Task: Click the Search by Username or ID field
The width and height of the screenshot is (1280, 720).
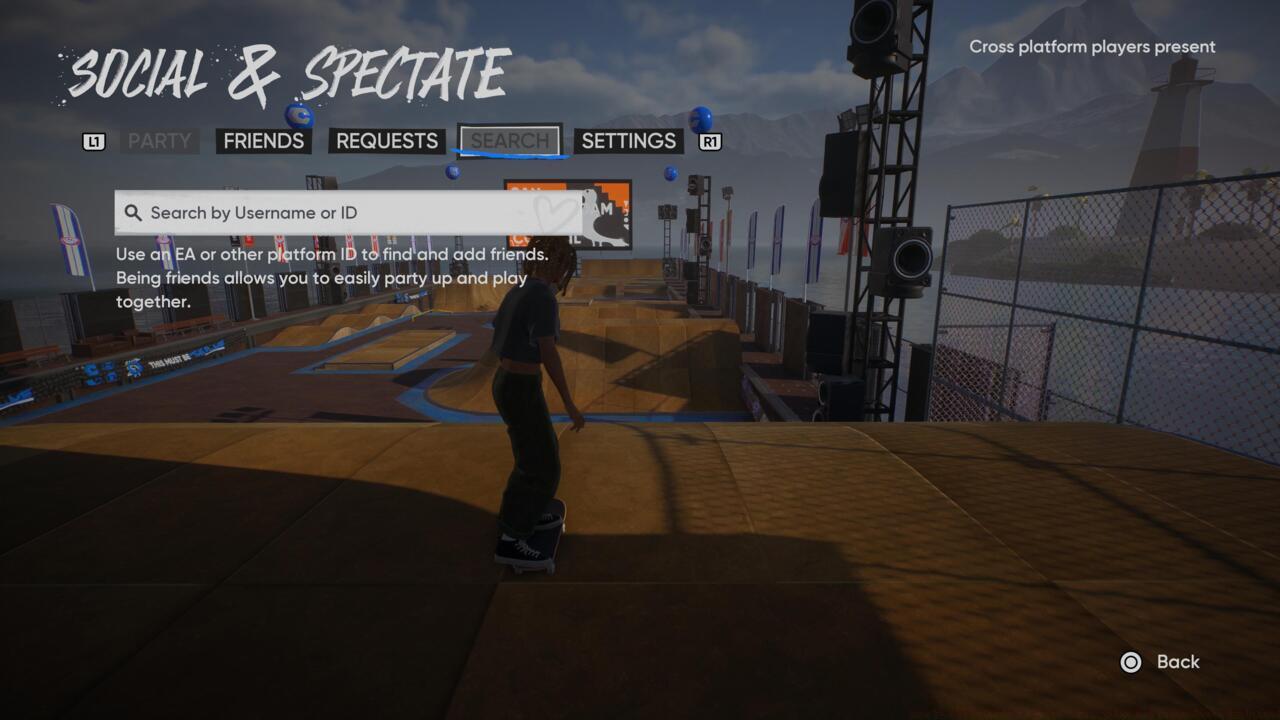Action: (x=348, y=213)
